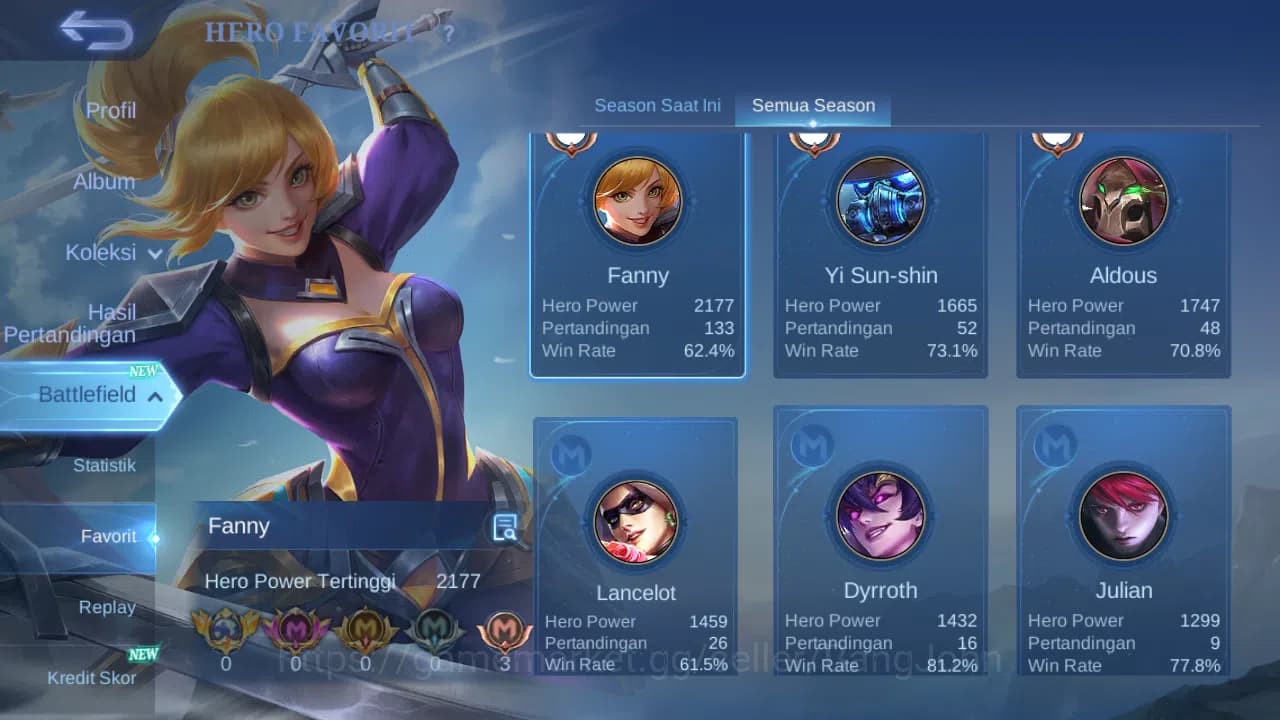Open the Hero Favorit help icon

(448, 33)
